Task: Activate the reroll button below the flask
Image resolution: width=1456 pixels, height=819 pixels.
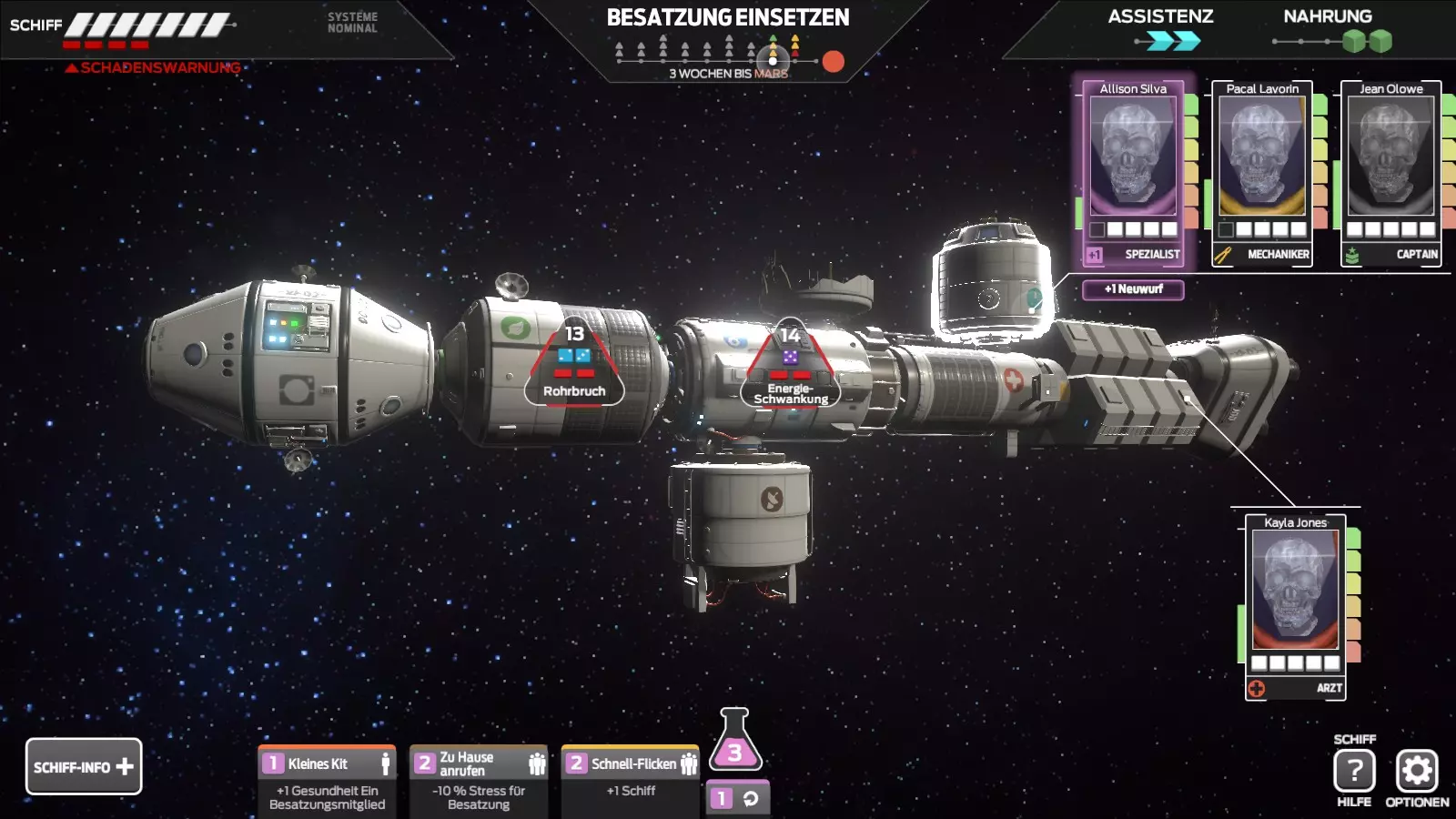Action: pyautogui.click(x=737, y=798)
